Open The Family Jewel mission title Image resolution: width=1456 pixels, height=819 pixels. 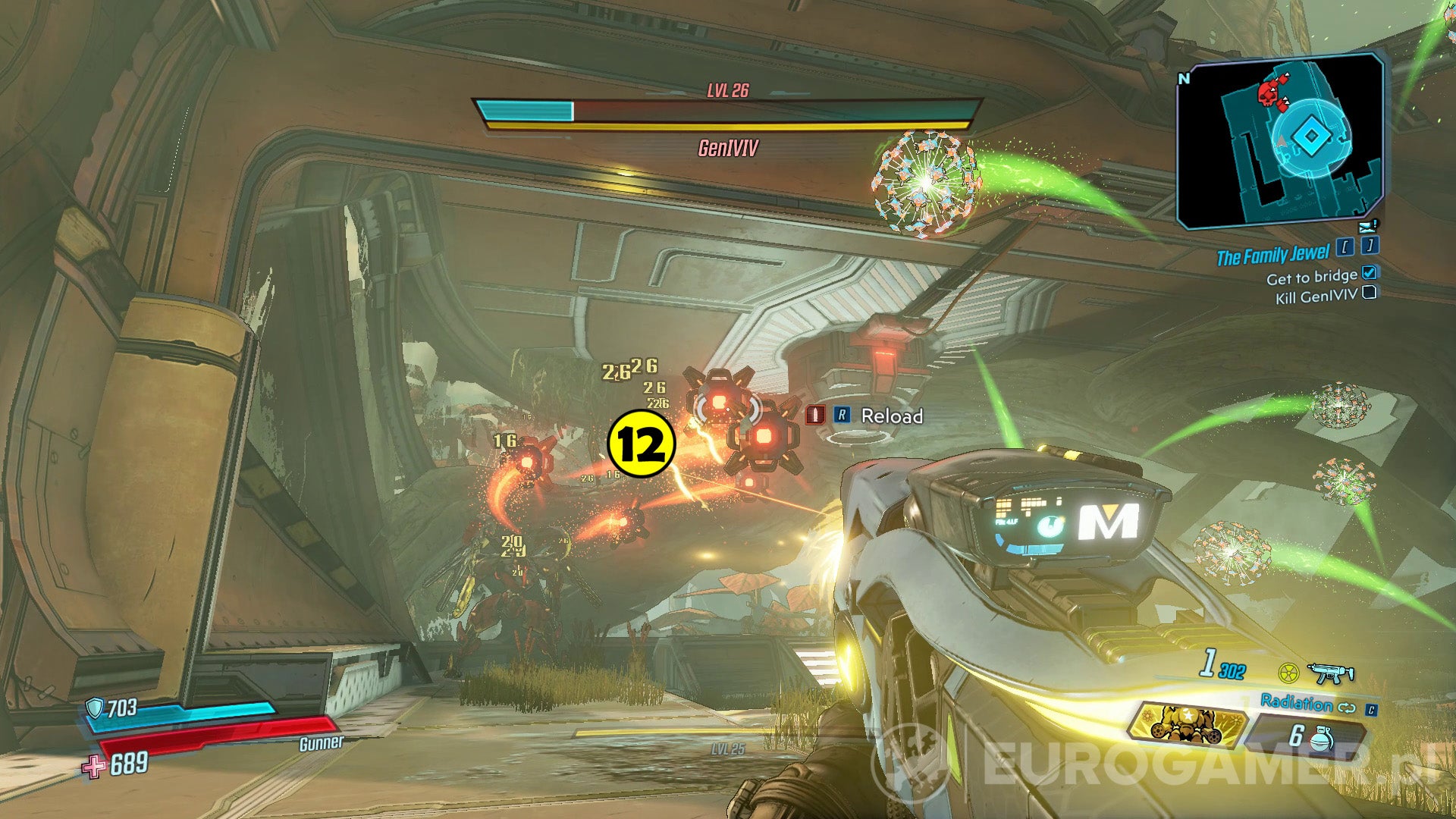(1274, 255)
